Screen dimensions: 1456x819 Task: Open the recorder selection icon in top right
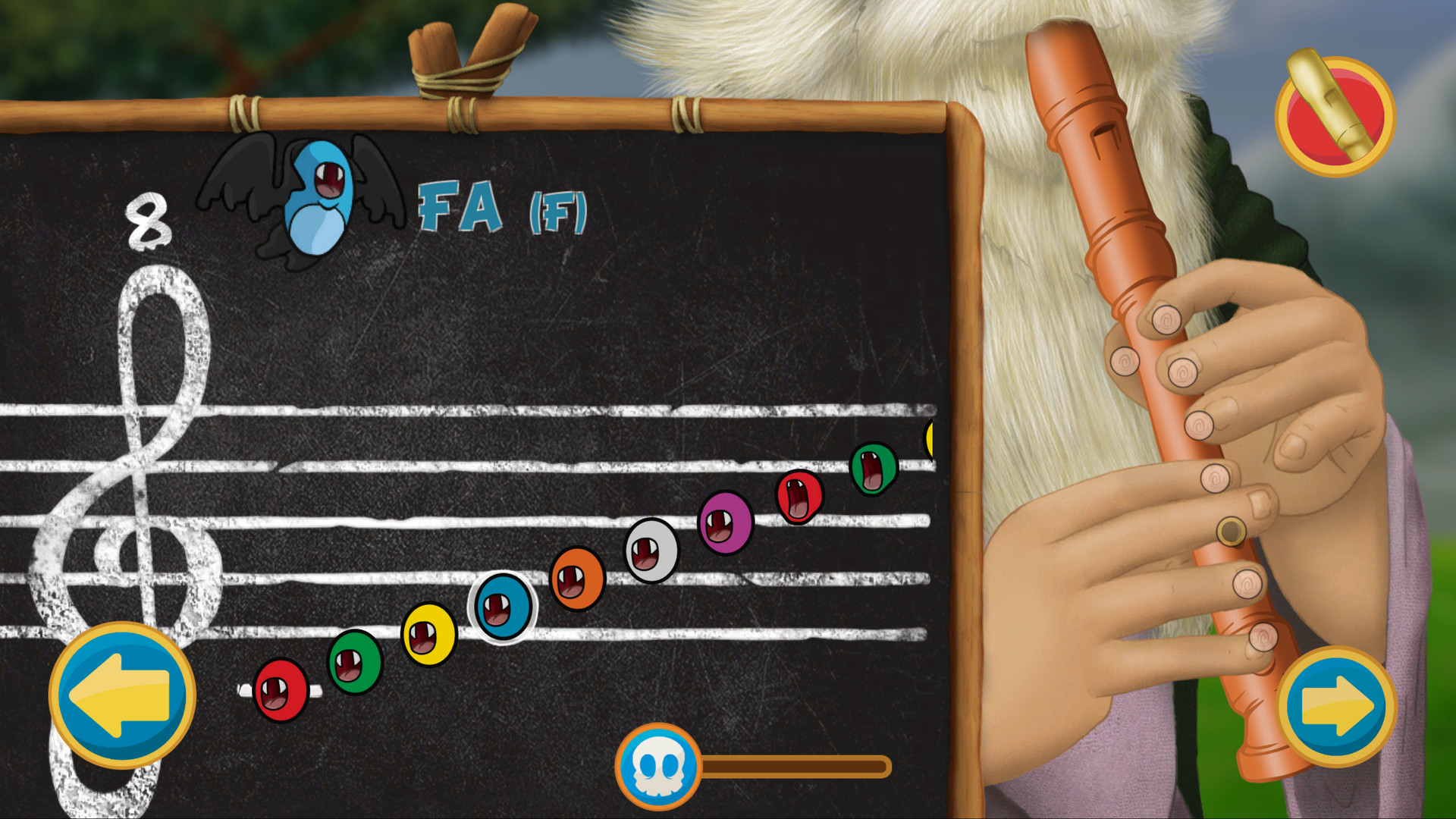1333,114
